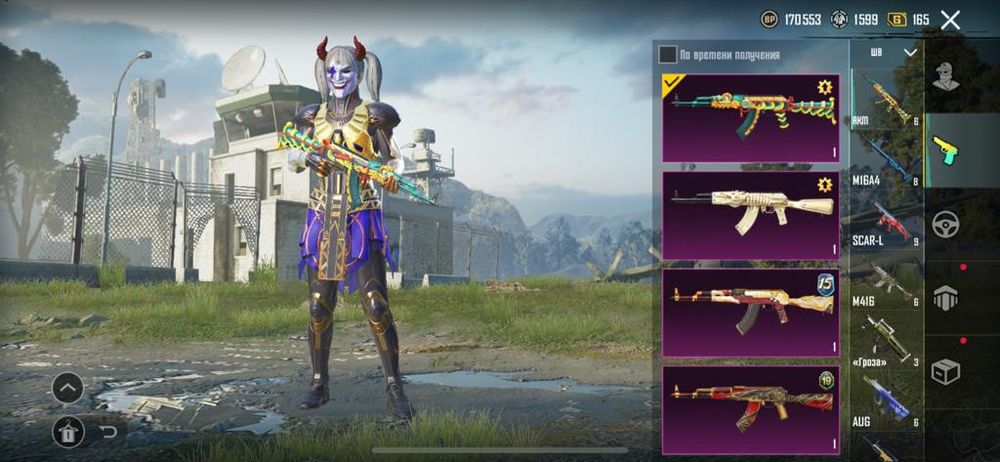Select the «Гроза» weapon entry

pos(885,344)
